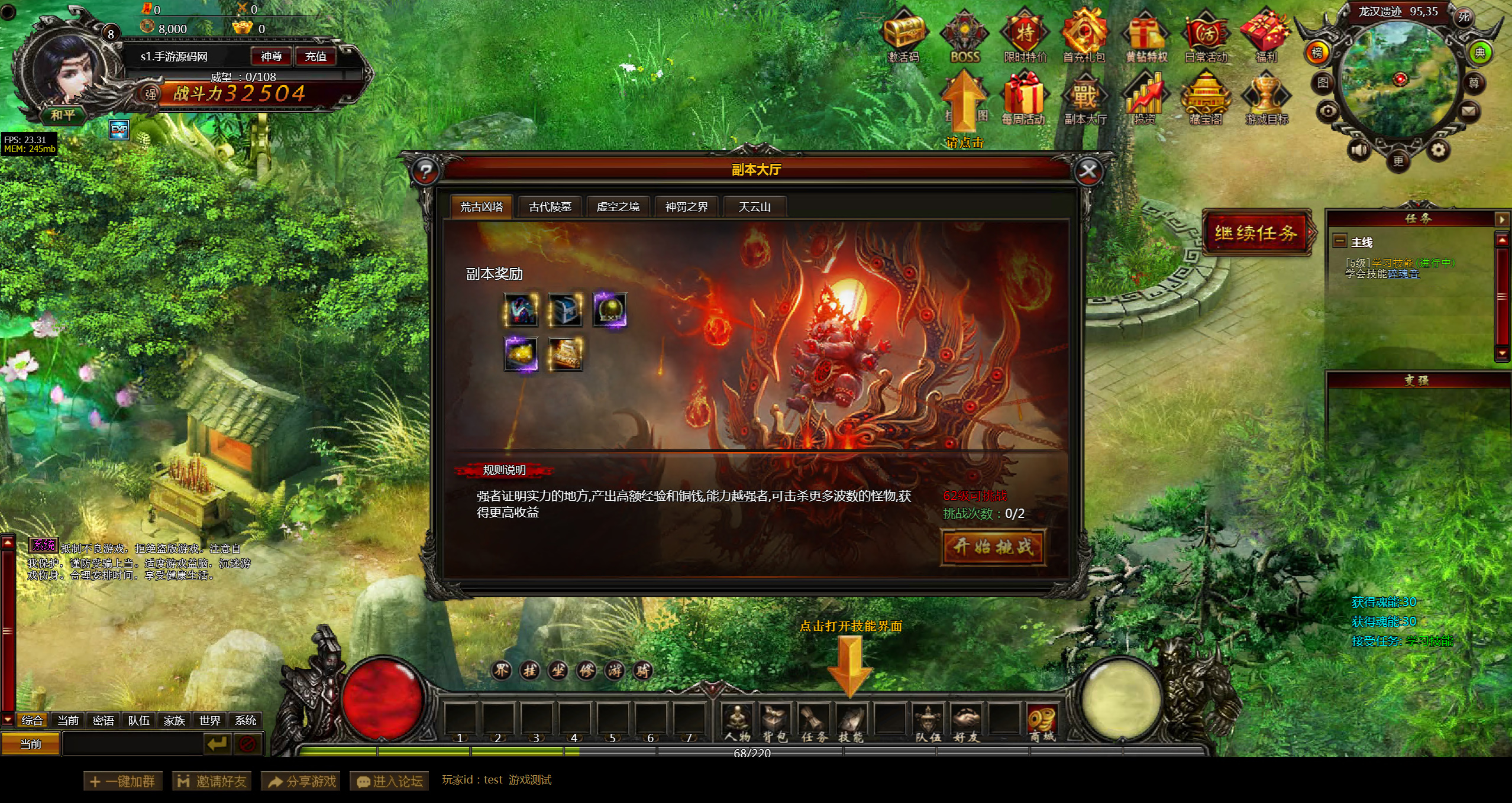Click the 邀请好友 invite friends button
Screen dimensions: 1512x803
[x=212, y=781]
